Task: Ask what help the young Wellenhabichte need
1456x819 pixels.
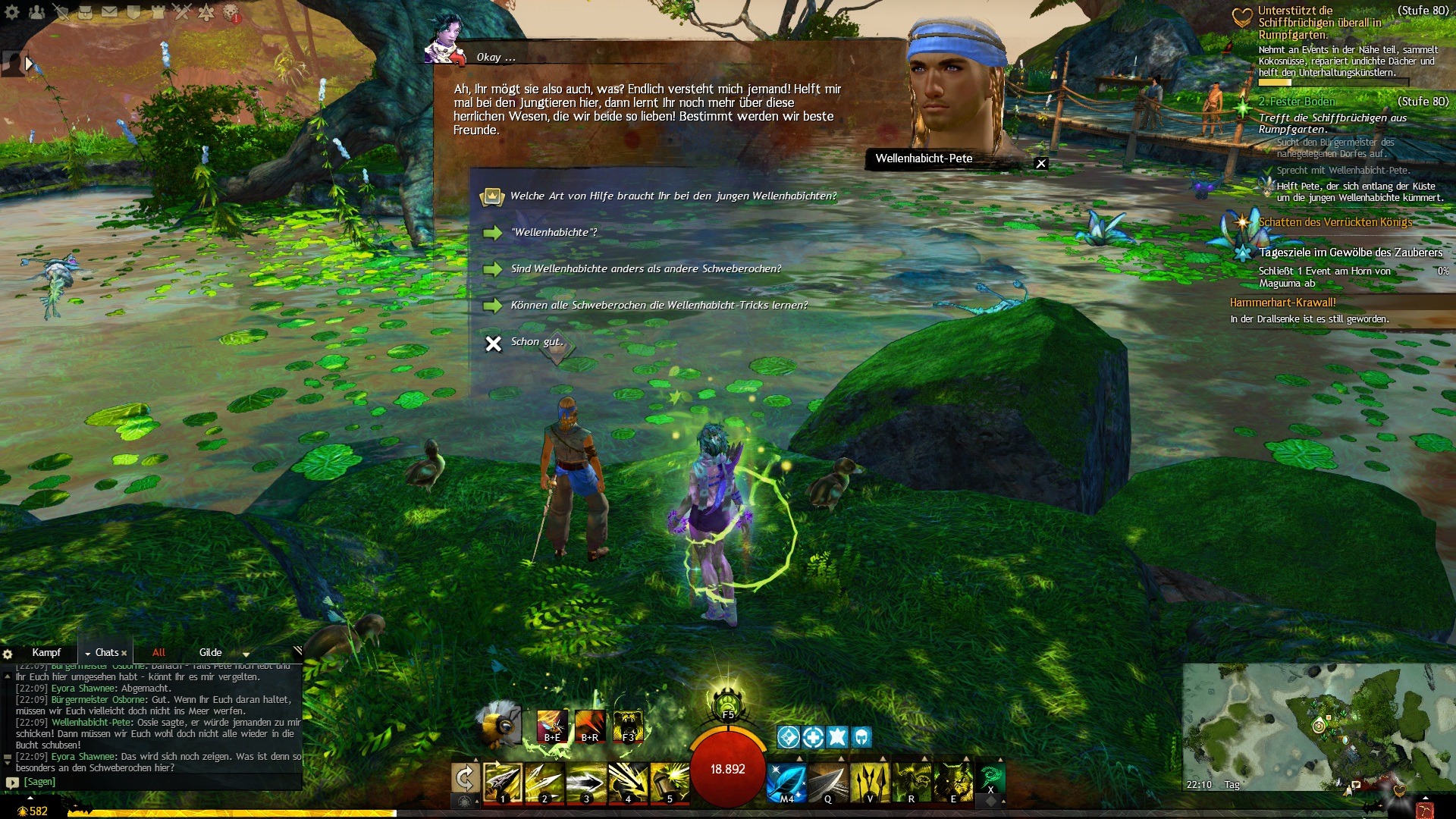Action: click(673, 196)
